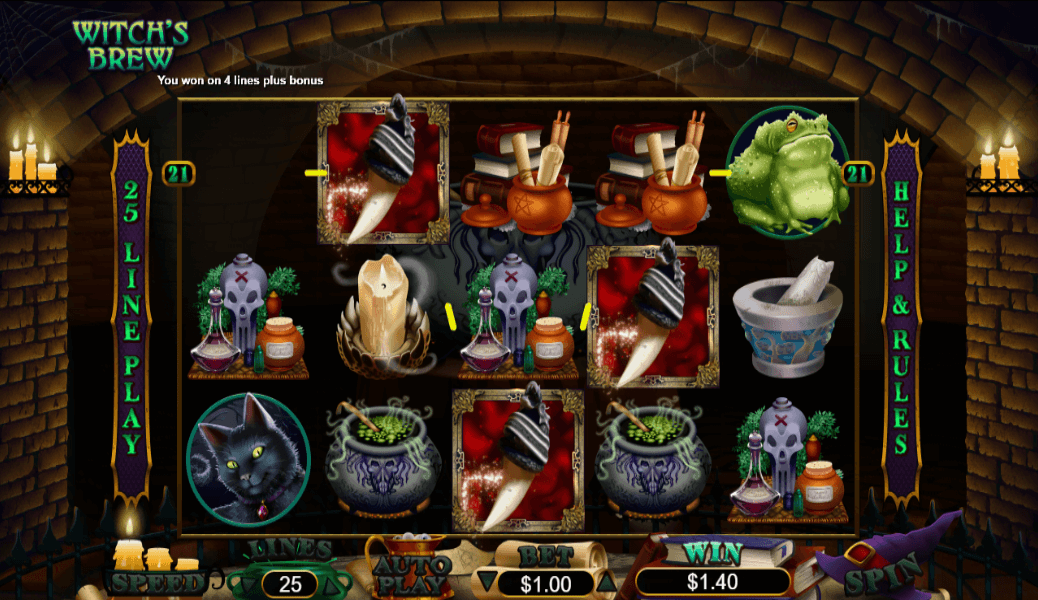Open Help & Rules panel
The width and height of the screenshot is (1038, 600).
click(901, 320)
